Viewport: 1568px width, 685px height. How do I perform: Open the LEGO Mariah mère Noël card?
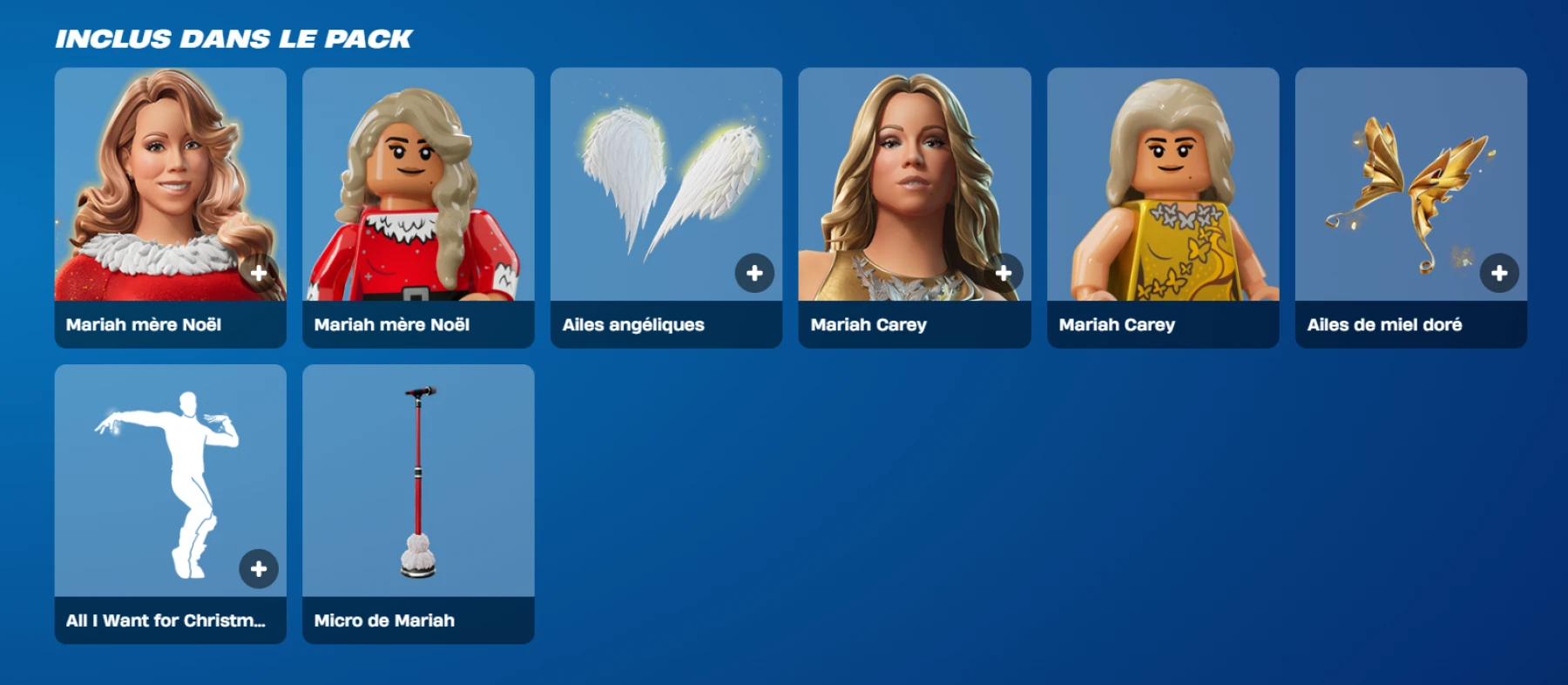[x=417, y=187]
